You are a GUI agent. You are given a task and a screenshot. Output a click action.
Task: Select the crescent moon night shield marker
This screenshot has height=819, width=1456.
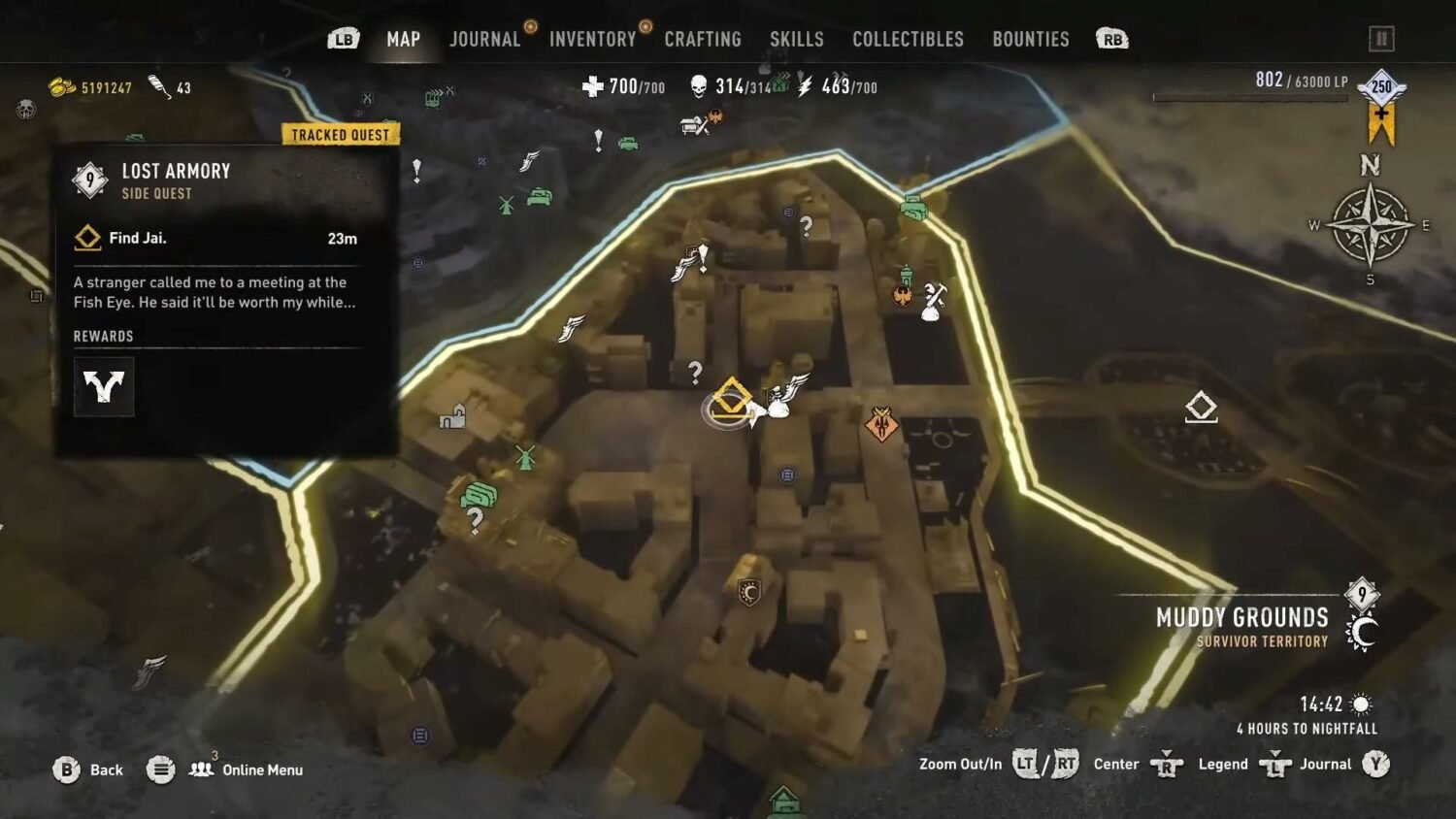point(748,591)
